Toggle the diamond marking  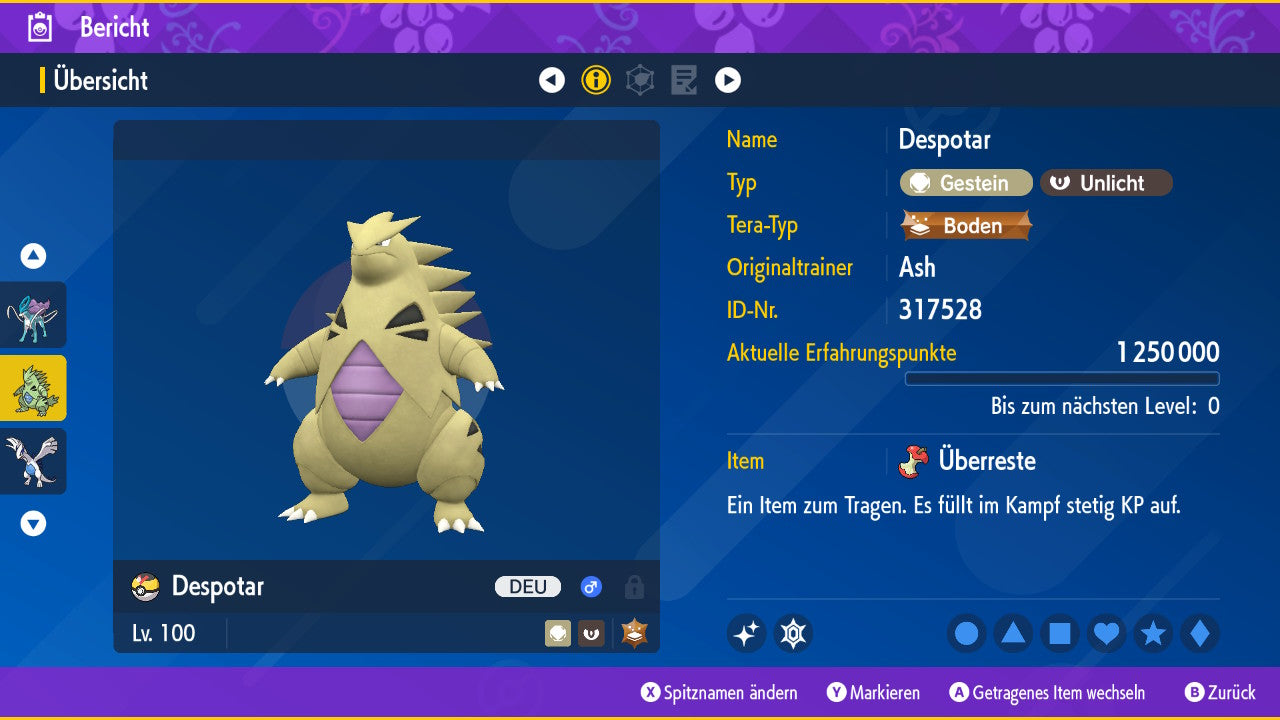[x=1200, y=634]
